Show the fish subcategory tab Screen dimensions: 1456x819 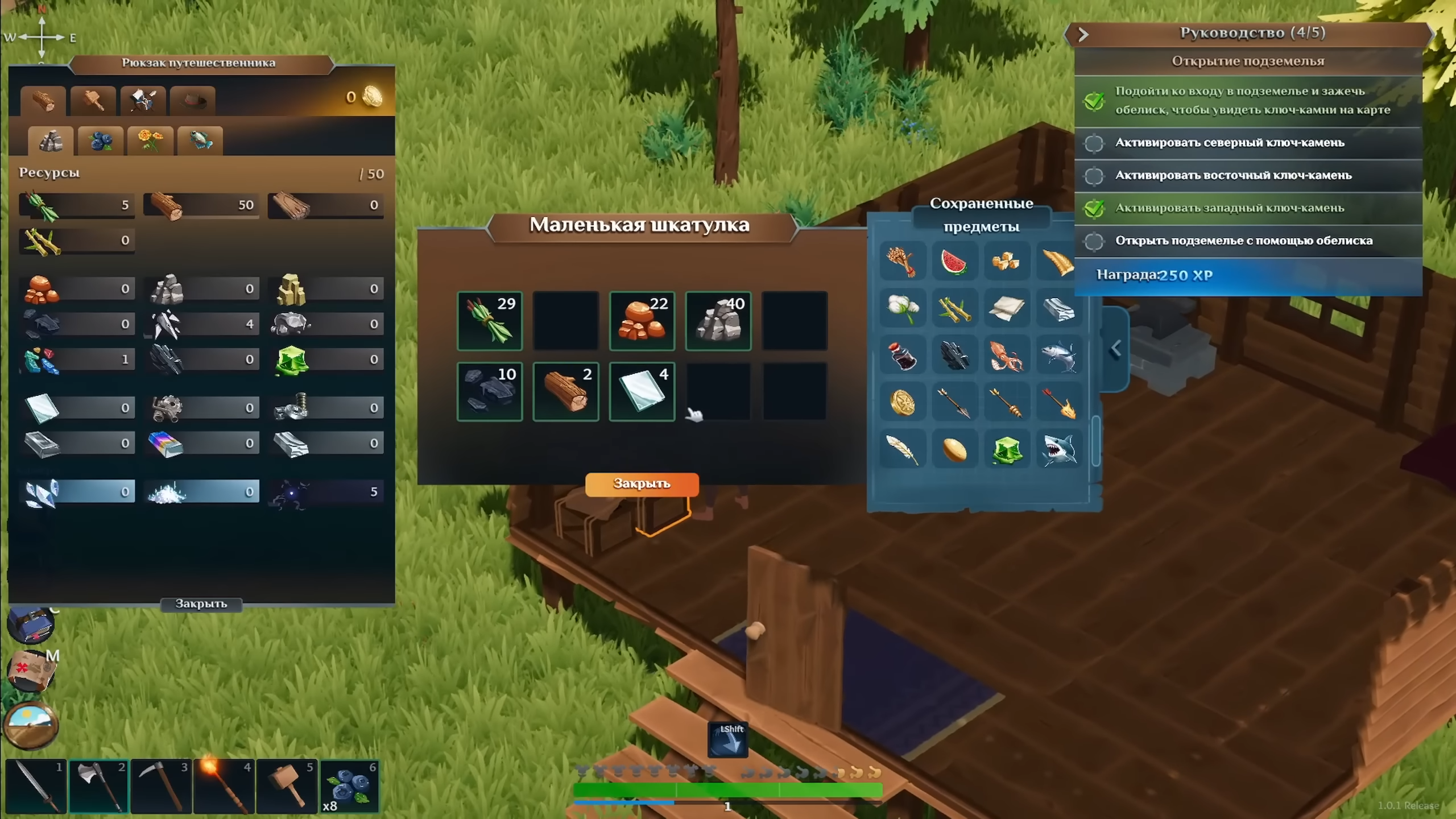200,140
